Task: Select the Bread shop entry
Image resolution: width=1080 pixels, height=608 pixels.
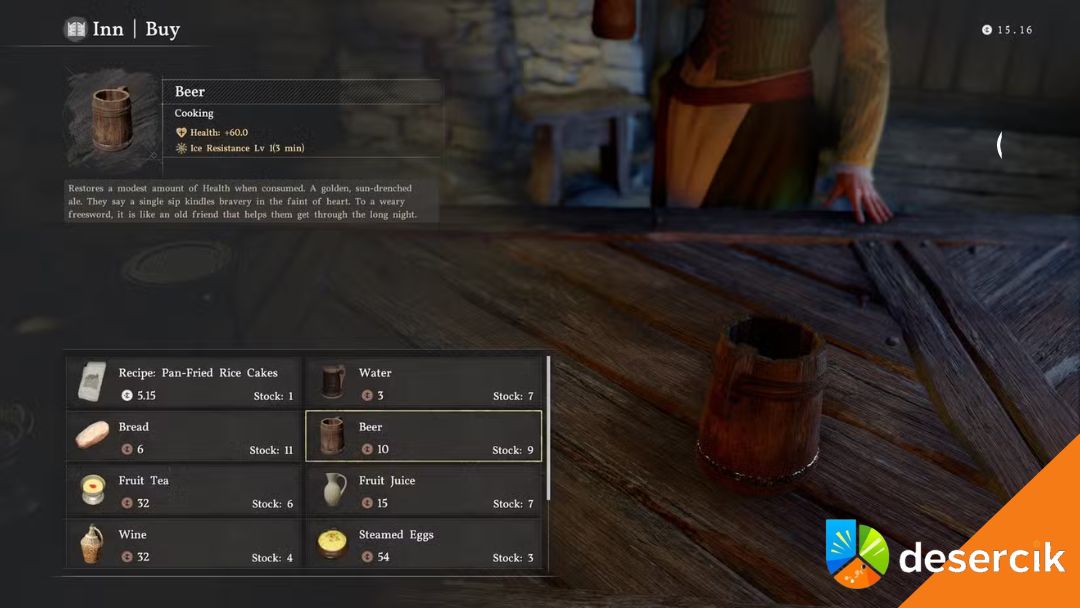Action: [x=184, y=437]
